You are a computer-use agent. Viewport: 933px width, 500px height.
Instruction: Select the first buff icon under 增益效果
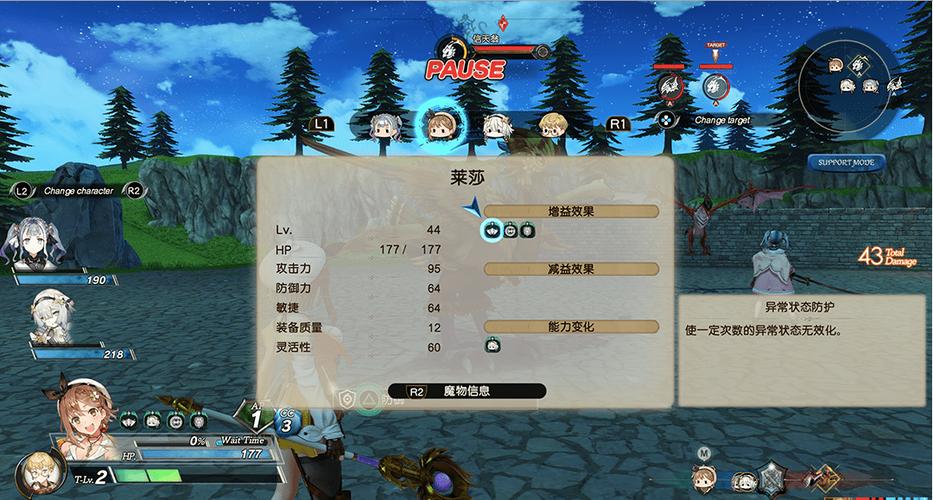coord(492,231)
